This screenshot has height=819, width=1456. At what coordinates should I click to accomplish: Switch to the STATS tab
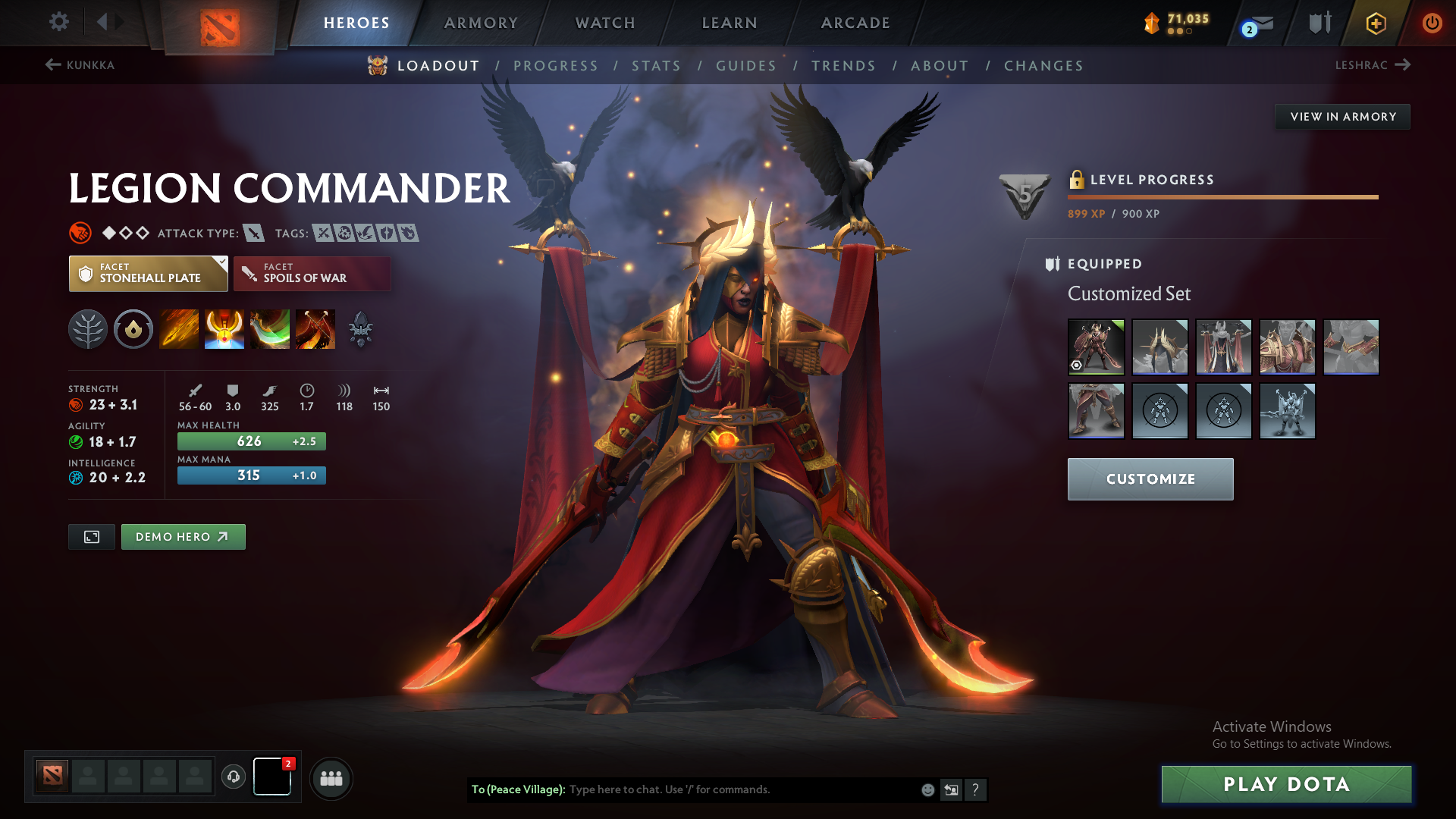657,65
